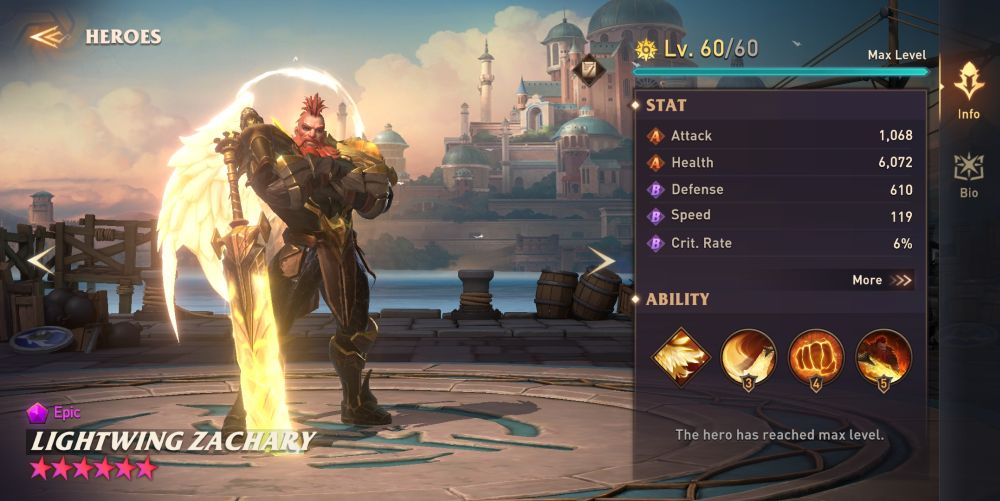Inspect the level 4 fist ability

816,357
